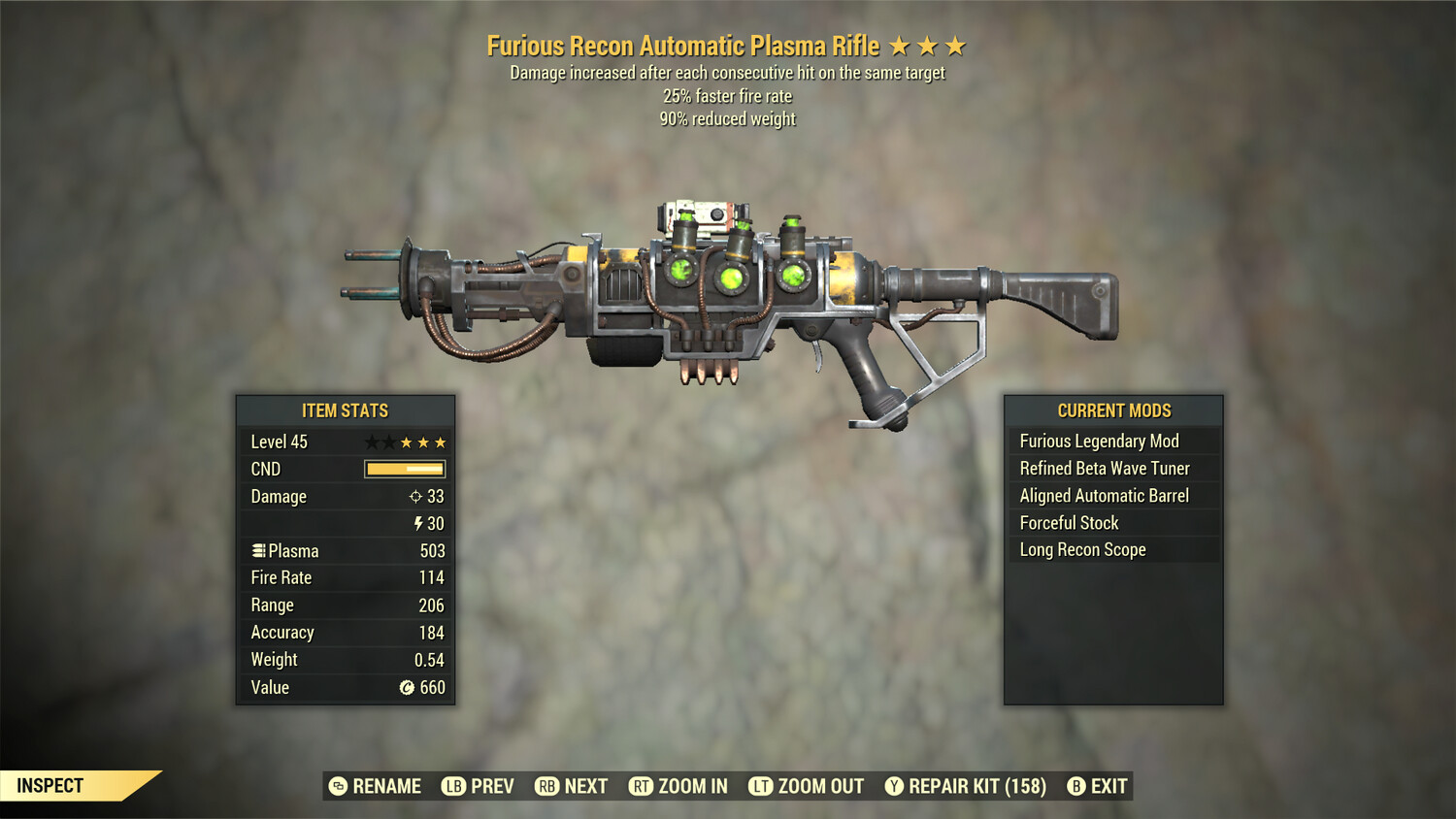Click the LT Zoom Out prompt icon
Image resolution: width=1456 pixels, height=819 pixels.
pos(761,786)
